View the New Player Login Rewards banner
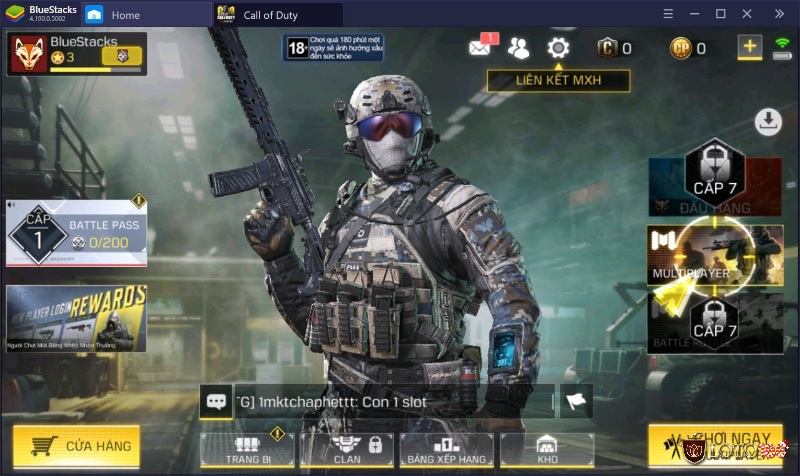This screenshot has width=800, height=476. (x=77, y=318)
